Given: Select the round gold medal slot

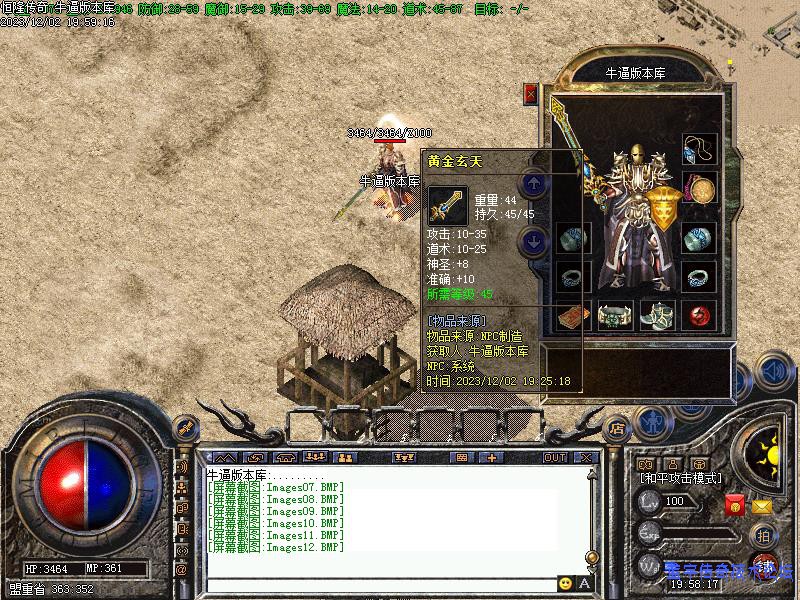Looking at the screenshot, I should pyautogui.click(x=700, y=188).
